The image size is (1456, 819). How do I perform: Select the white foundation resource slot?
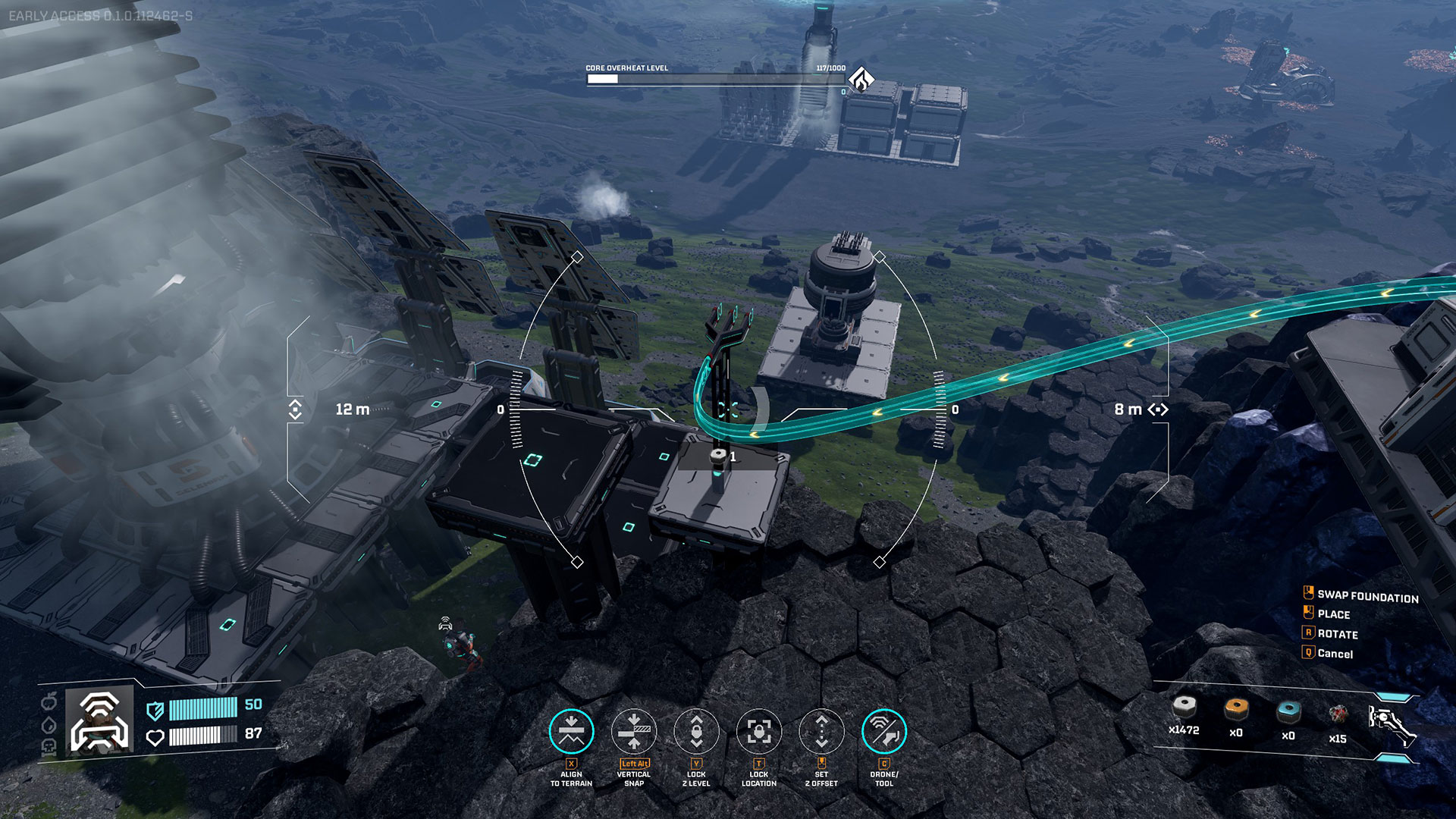pyautogui.click(x=1184, y=708)
